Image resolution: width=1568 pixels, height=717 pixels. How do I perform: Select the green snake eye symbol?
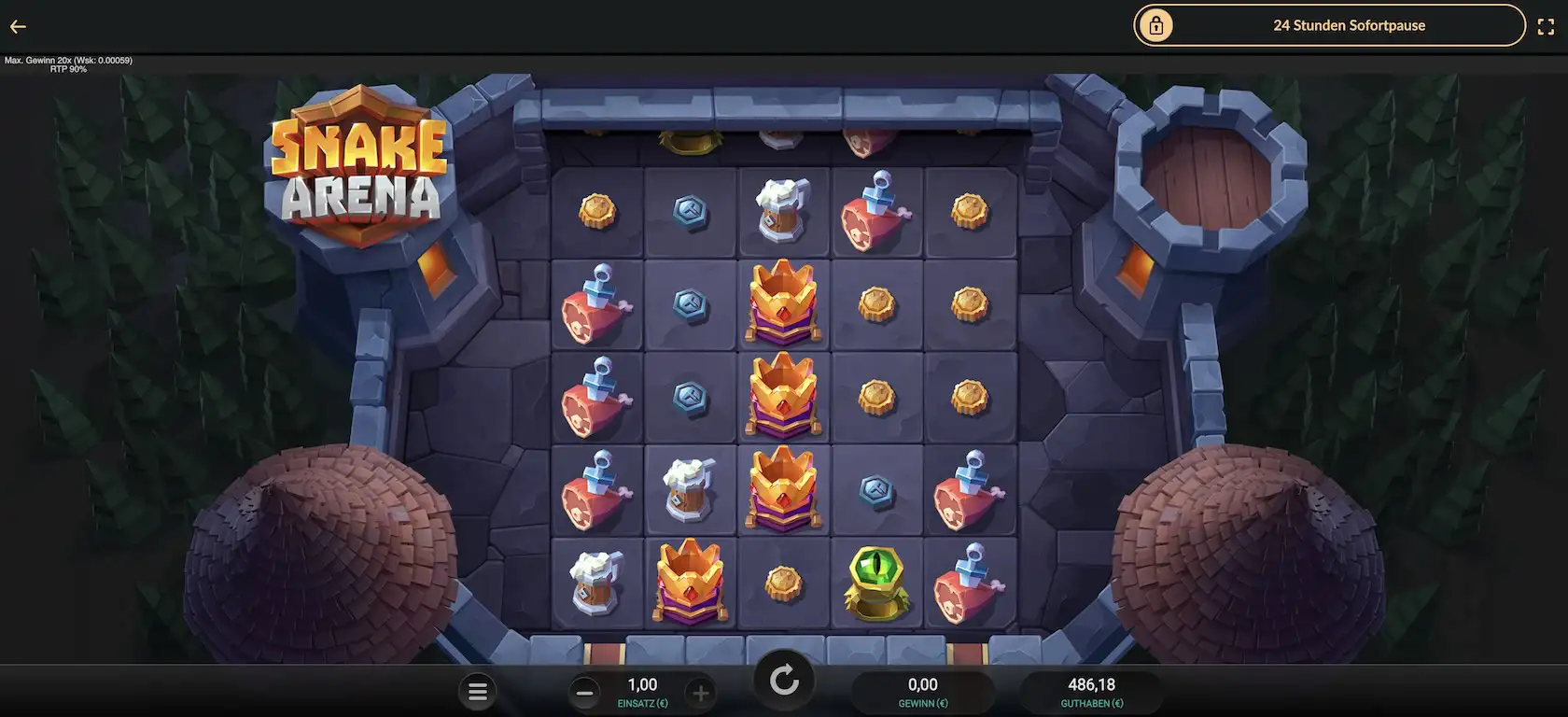tap(877, 583)
